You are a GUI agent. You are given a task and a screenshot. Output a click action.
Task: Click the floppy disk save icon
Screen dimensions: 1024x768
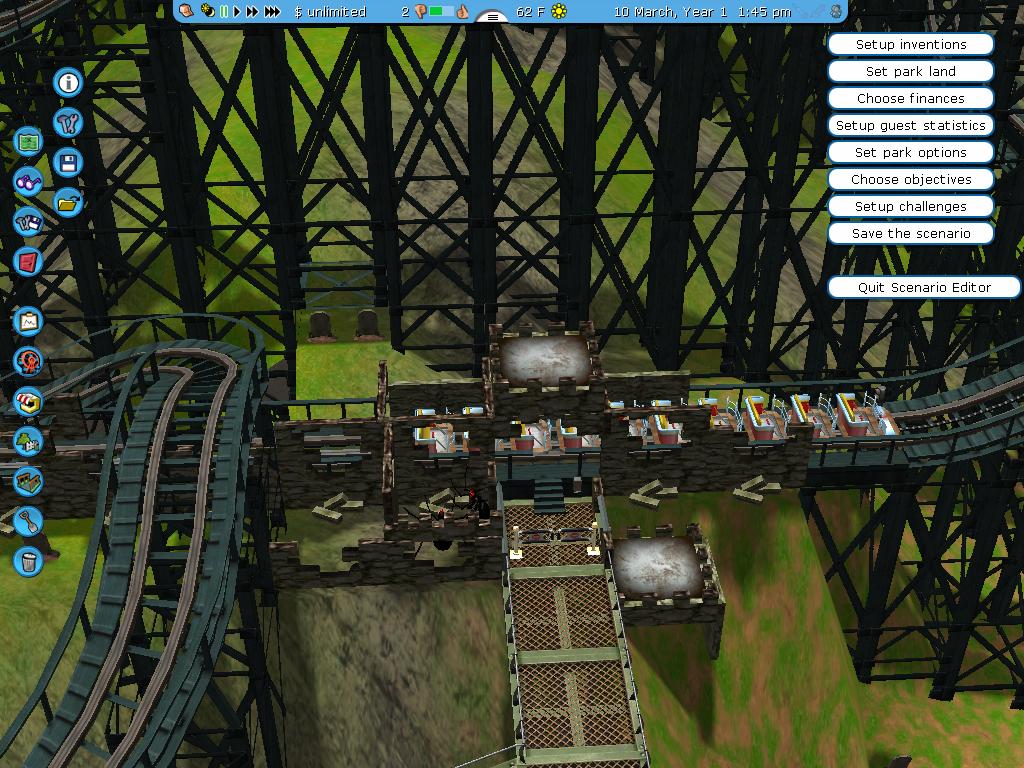click(68, 162)
